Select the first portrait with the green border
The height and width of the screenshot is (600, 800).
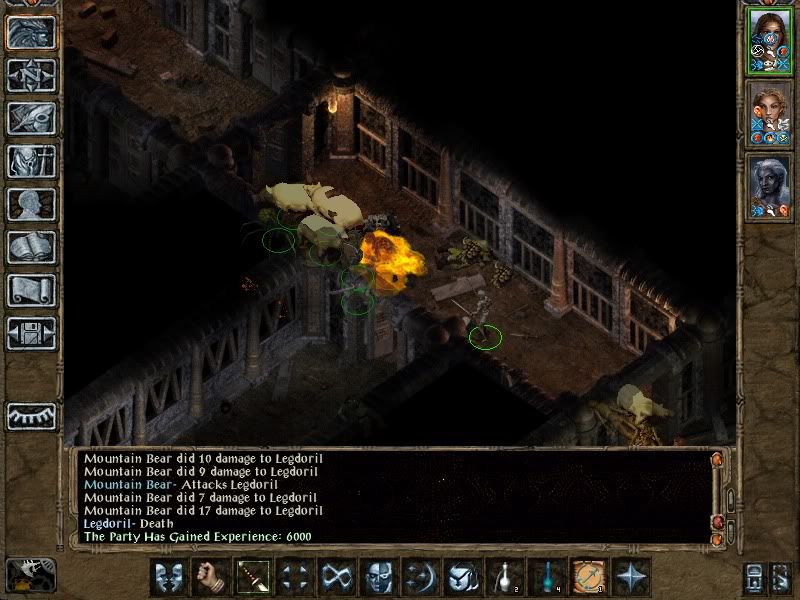[x=769, y=41]
